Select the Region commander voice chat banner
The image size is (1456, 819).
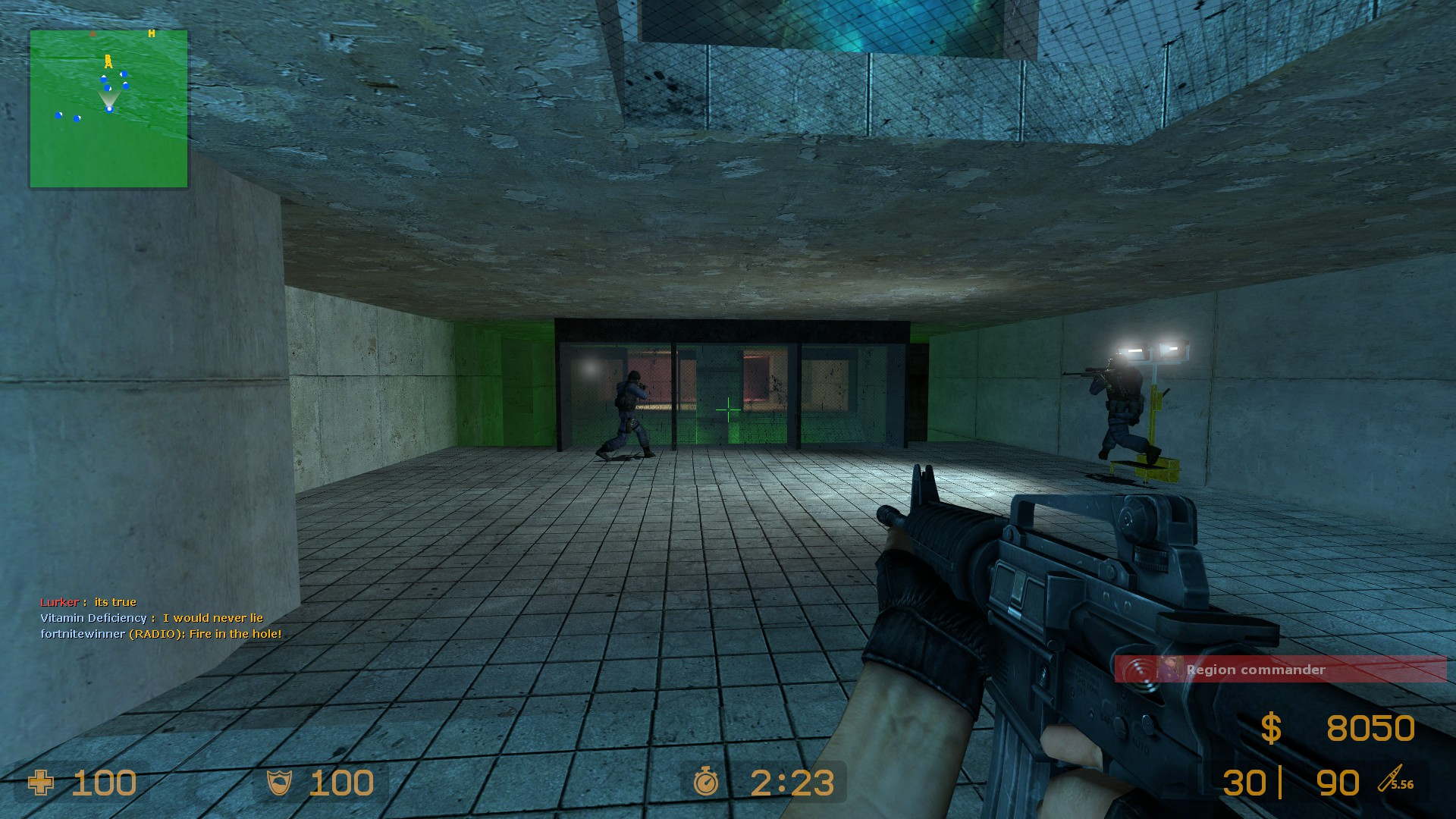pos(1280,670)
